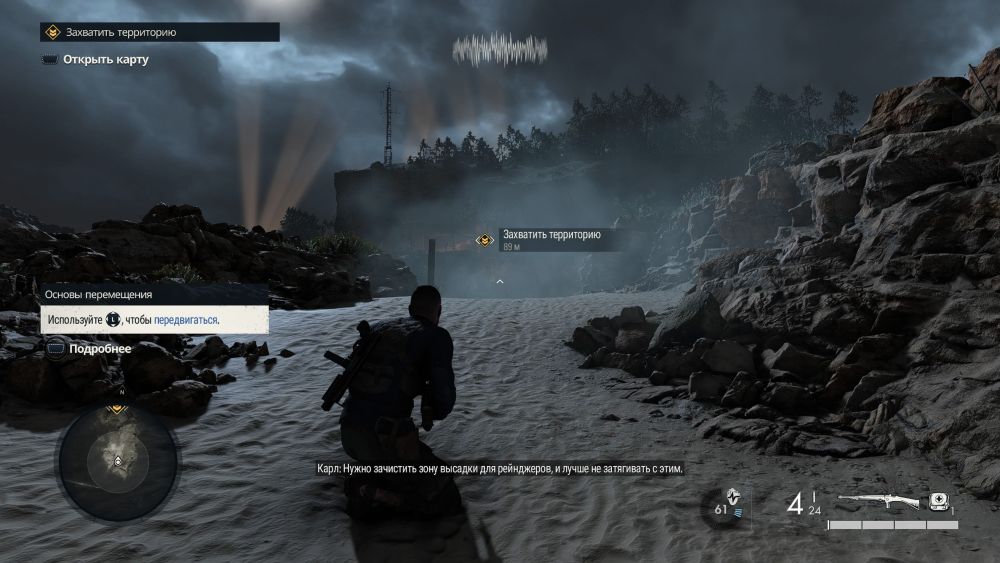Select the objective waypoint marker showing 89 м
1000x563 pixels.
tap(485, 240)
